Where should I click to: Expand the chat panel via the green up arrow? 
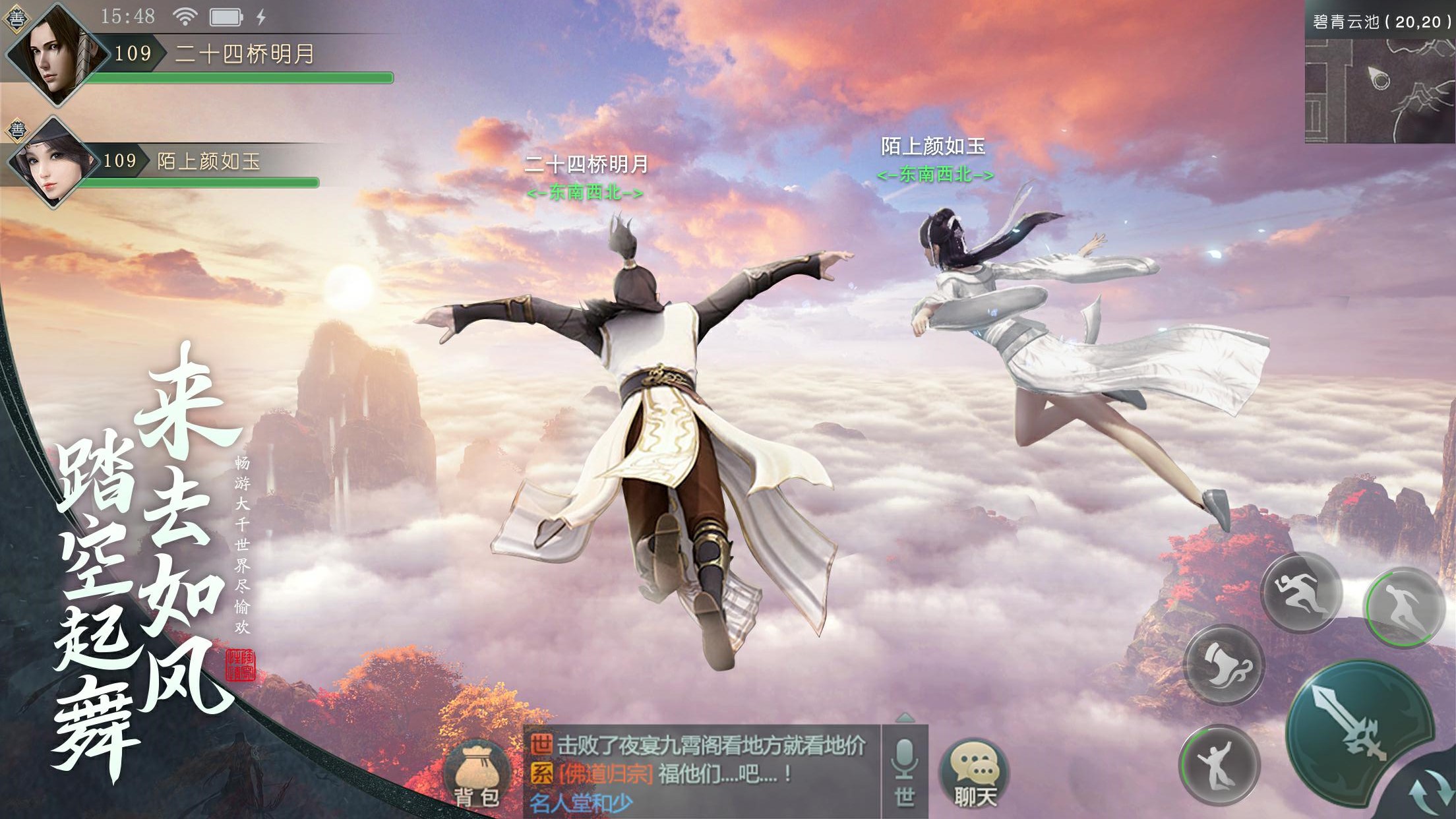(x=905, y=717)
